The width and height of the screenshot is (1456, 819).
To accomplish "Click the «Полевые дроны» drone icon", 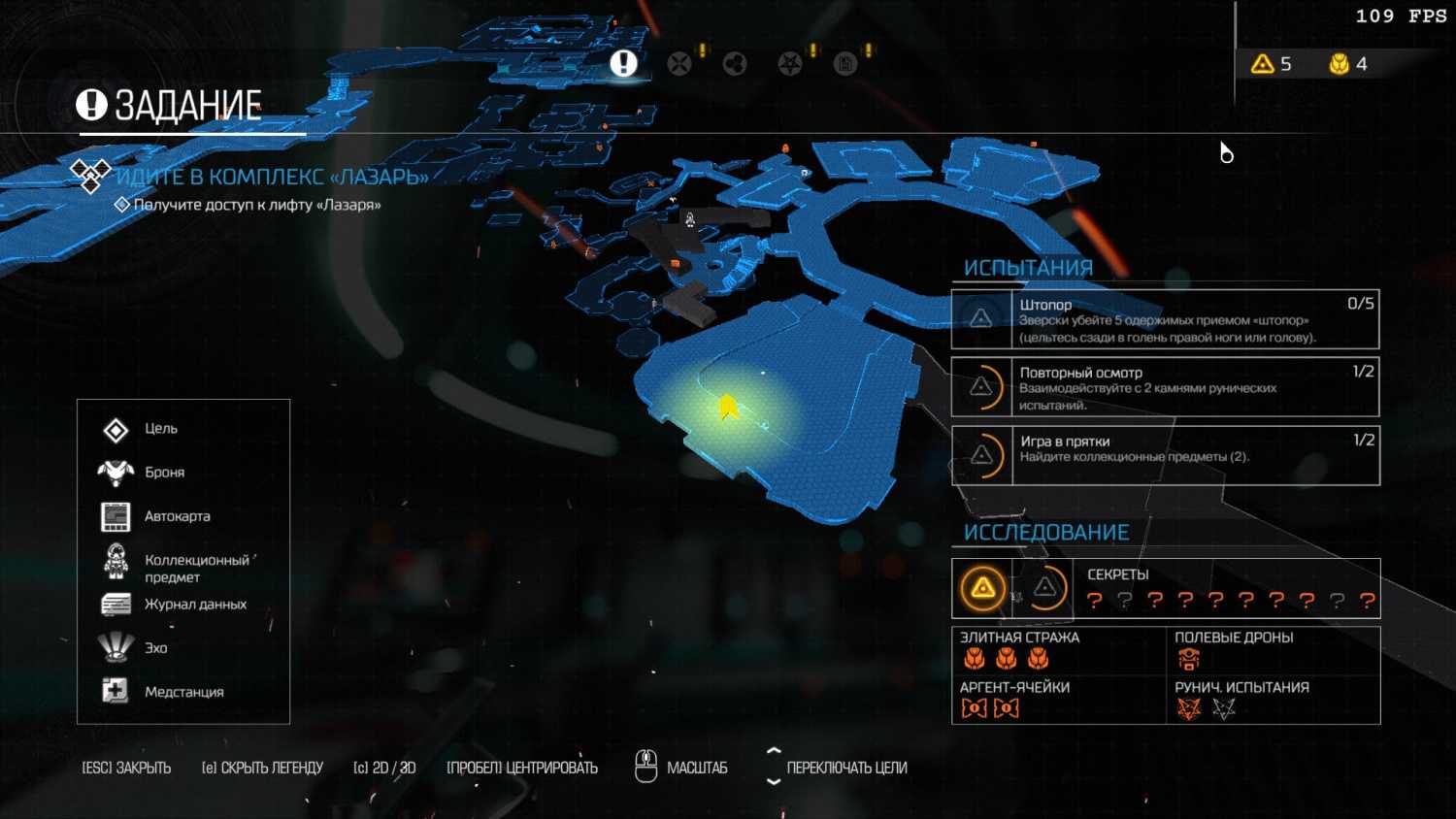I will pos(1189,660).
